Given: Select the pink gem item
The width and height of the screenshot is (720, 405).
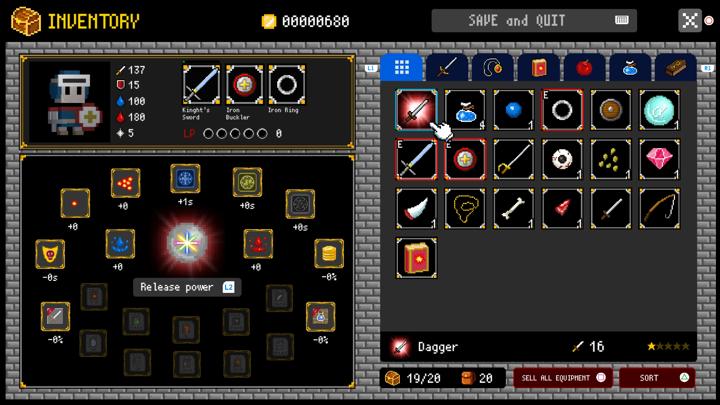Looking at the screenshot, I should pos(660,159).
